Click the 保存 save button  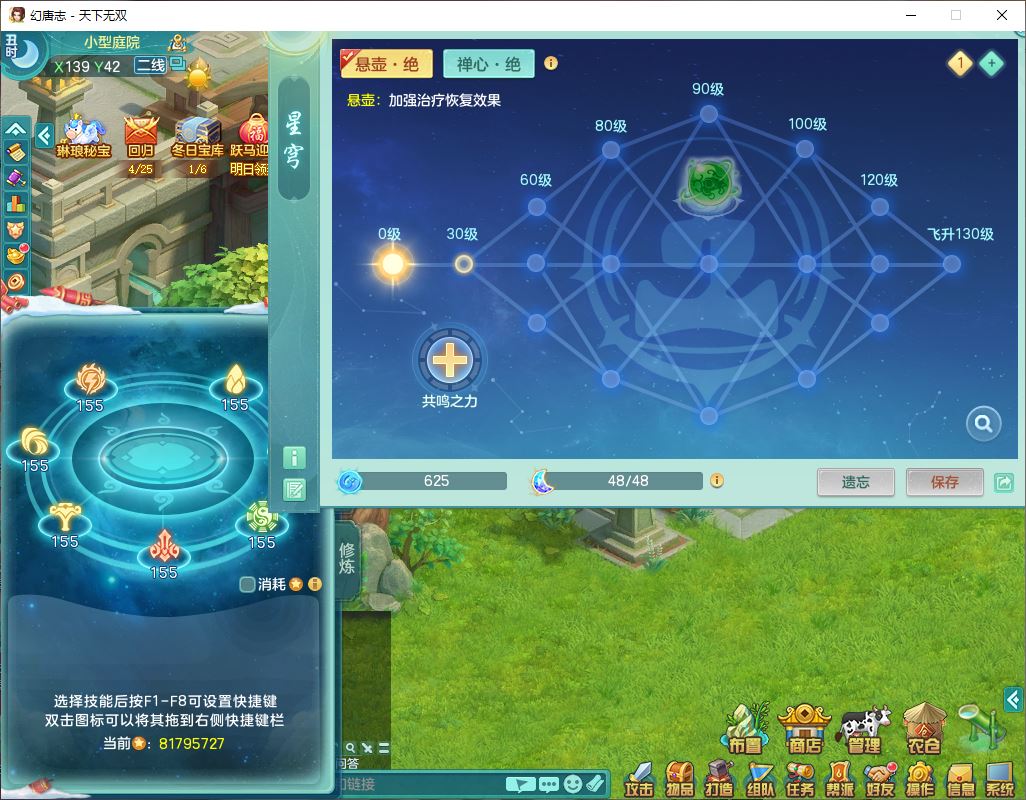pos(944,482)
